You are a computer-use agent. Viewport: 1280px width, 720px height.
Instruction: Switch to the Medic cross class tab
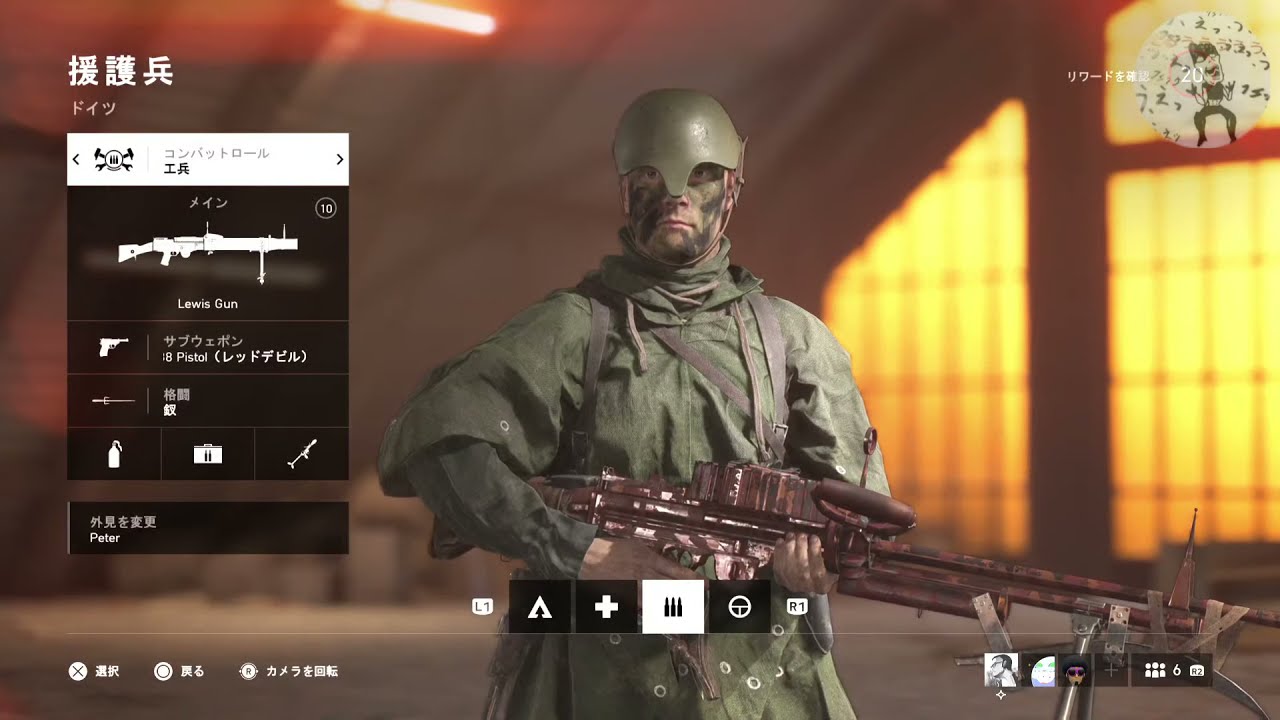coord(606,607)
